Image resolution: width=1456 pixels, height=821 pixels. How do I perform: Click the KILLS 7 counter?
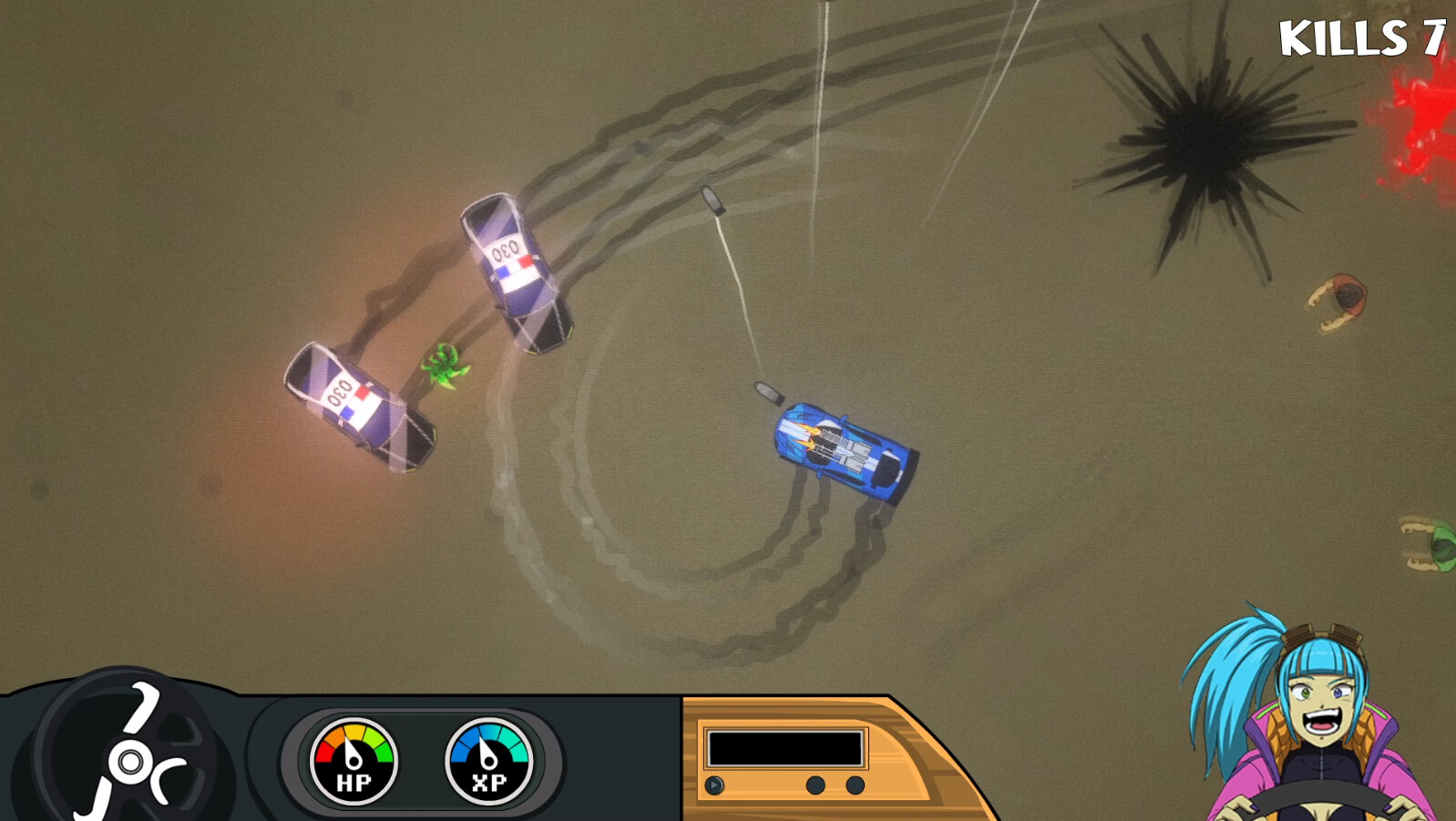tap(1364, 38)
